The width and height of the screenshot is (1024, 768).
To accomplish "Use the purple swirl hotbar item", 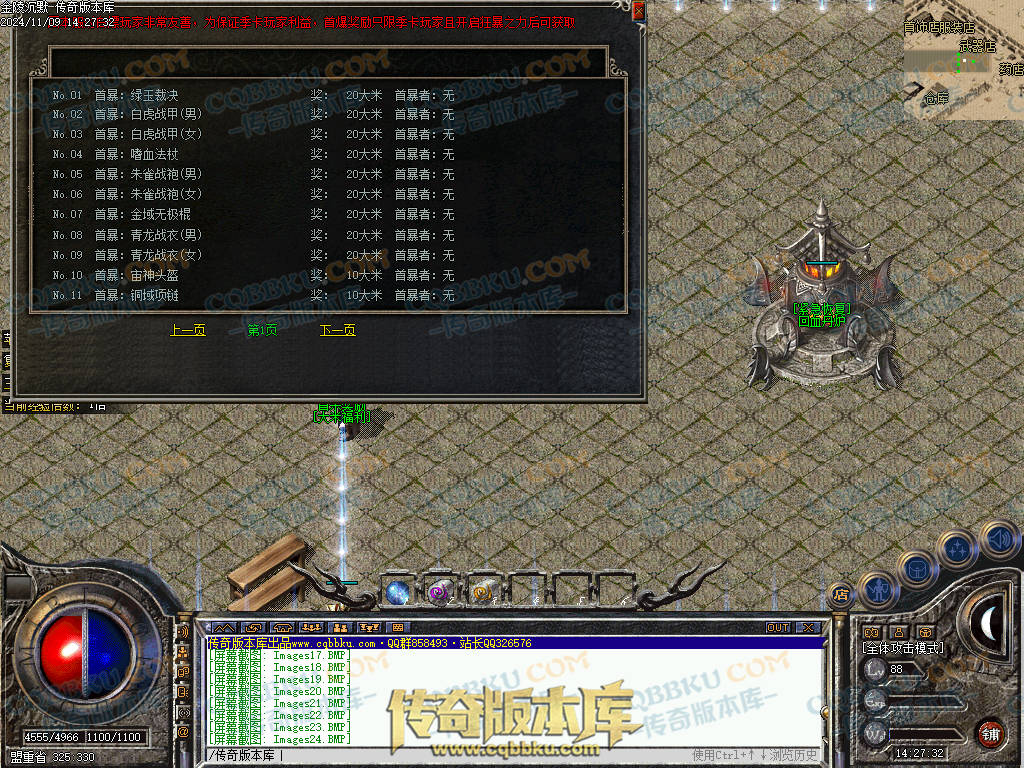I will (x=438, y=591).
